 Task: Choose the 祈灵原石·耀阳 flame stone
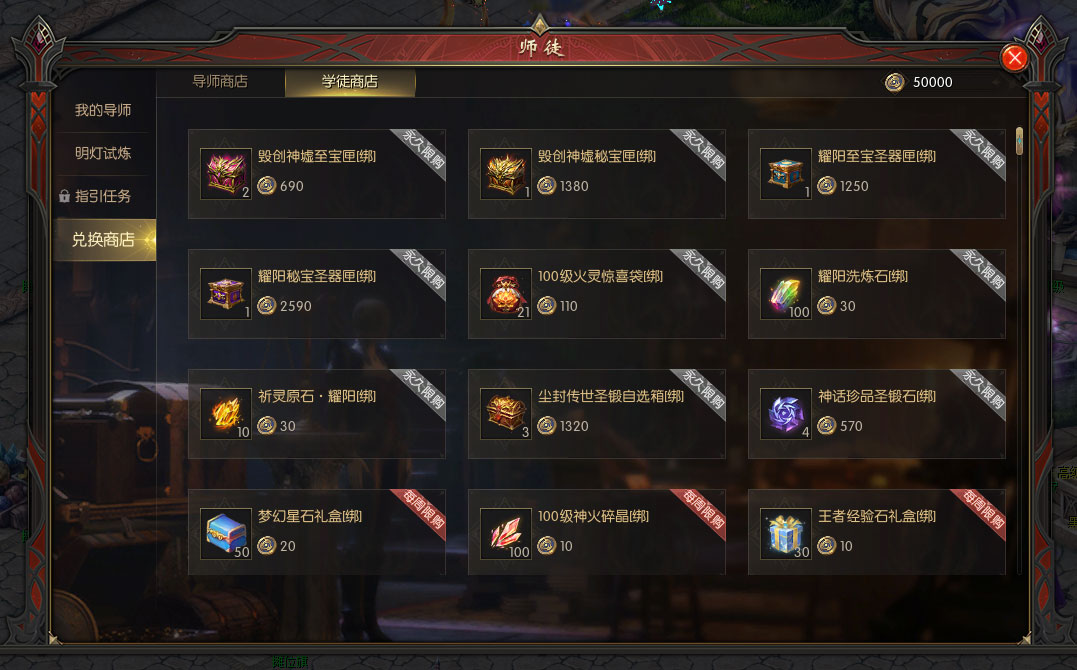[x=226, y=414]
